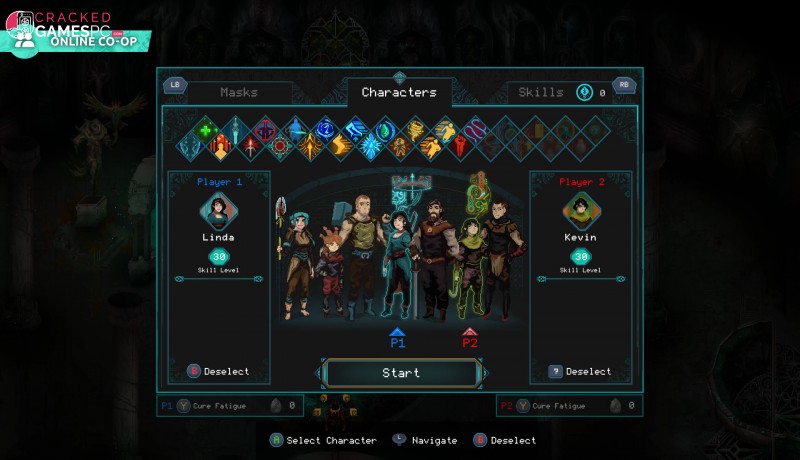Click the Start button
The height and width of the screenshot is (460, 800).
click(401, 373)
